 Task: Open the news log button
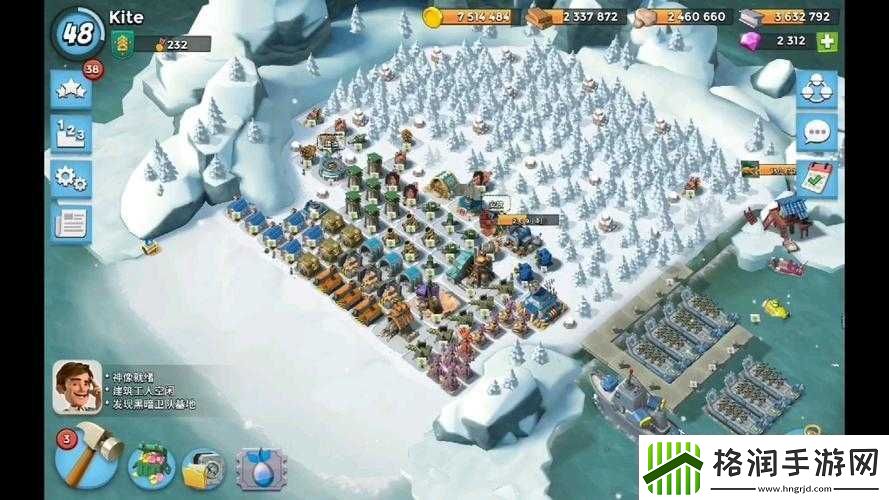[x=69, y=222]
